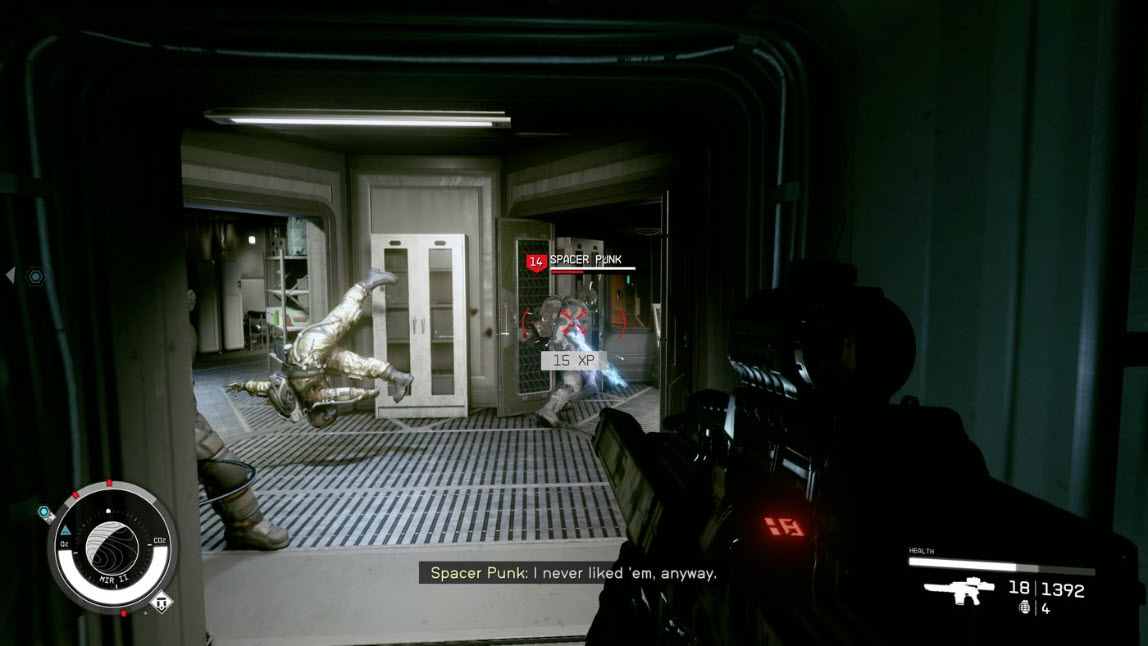Choose the grenade icon
Image resolution: width=1148 pixels, height=646 pixels.
coord(1024,608)
